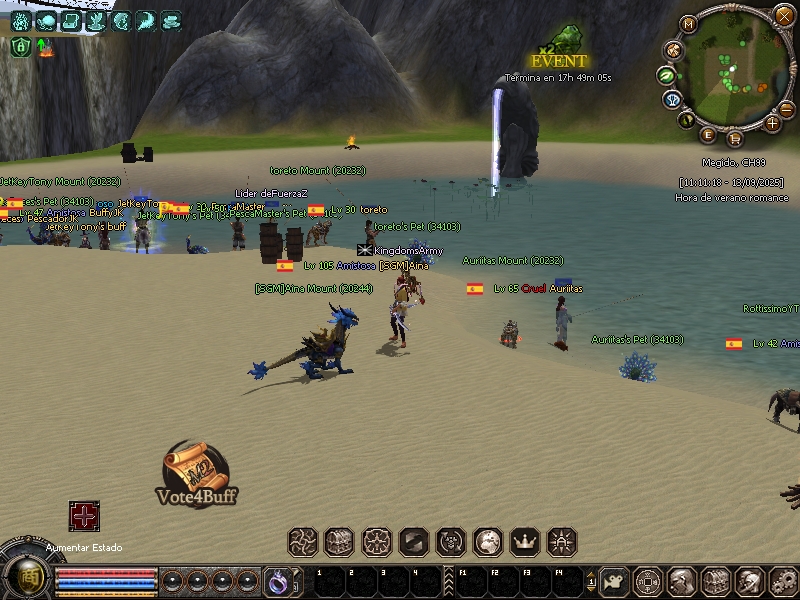This screenshot has width=800, height=600.
Task: Open the item shop cart button
Action: (735, 136)
